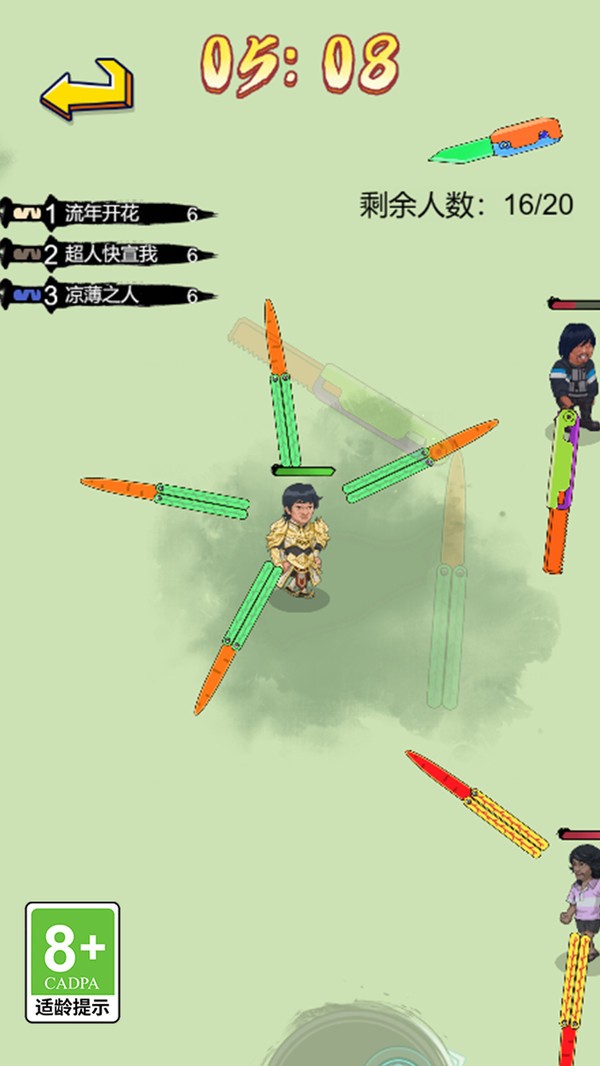Viewport: 600px width, 1066px height.
Task: Select first-ranked player 流年开花 on leaderboard
Action: (102, 213)
